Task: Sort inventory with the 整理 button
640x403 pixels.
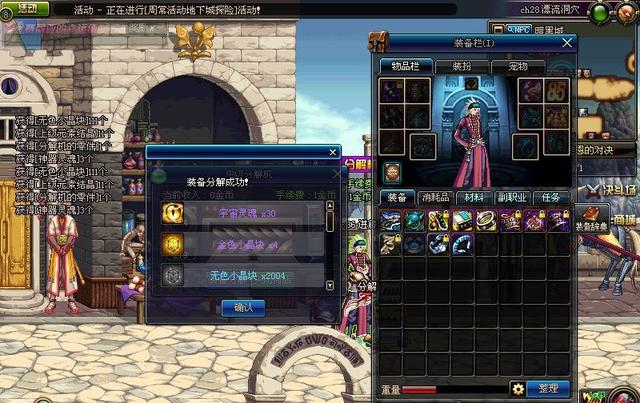Action: pyautogui.click(x=548, y=388)
